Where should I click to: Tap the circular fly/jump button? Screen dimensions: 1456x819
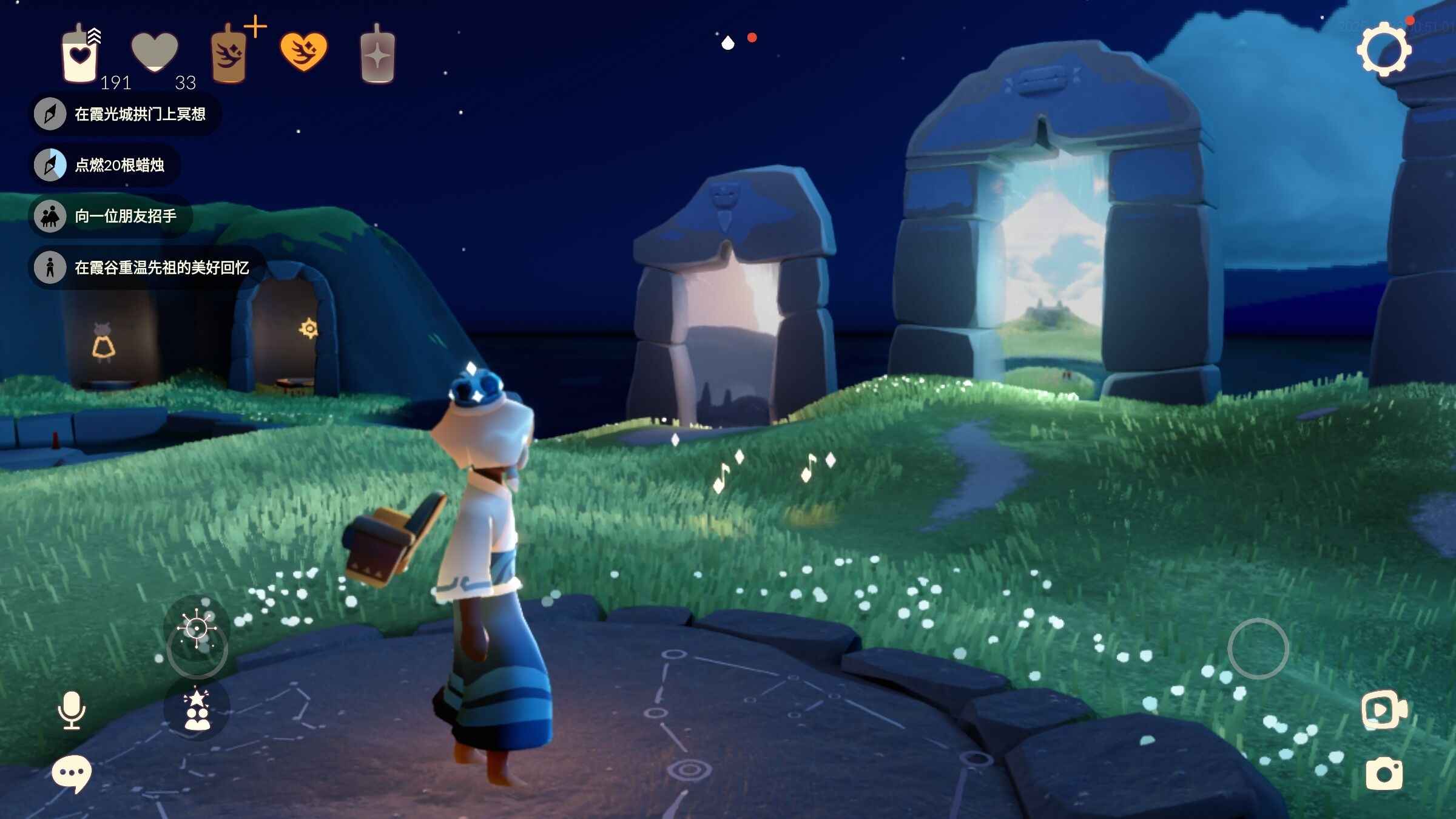[x=1258, y=649]
